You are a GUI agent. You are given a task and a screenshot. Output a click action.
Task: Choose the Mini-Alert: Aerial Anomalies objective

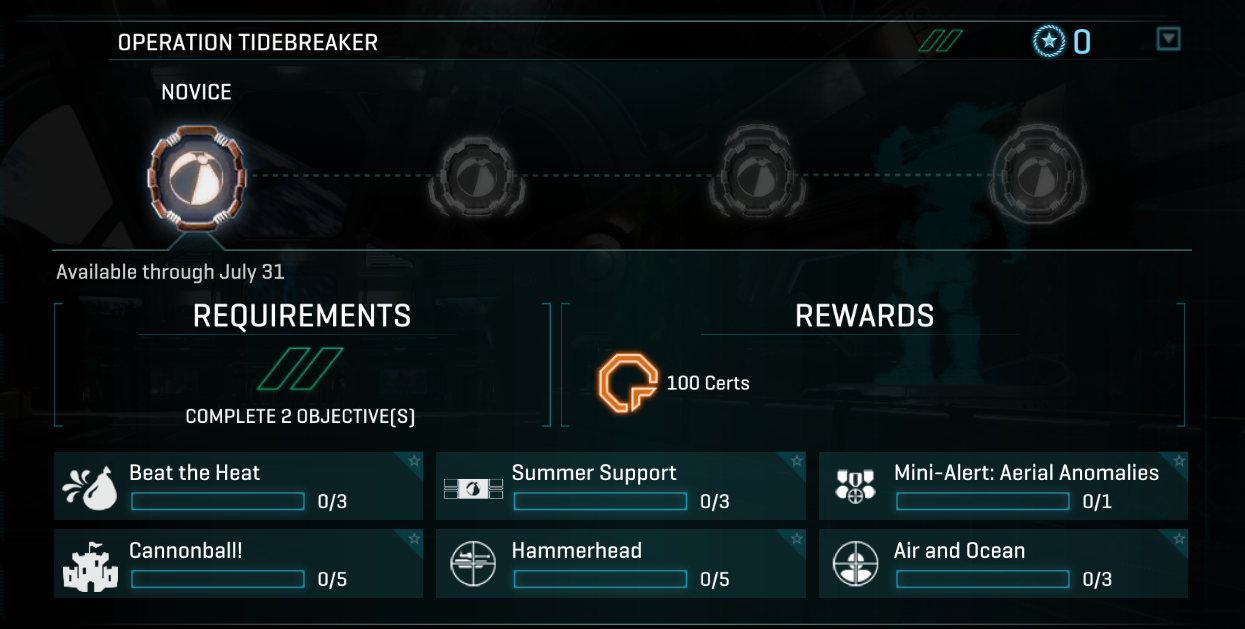[x=1003, y=486]
